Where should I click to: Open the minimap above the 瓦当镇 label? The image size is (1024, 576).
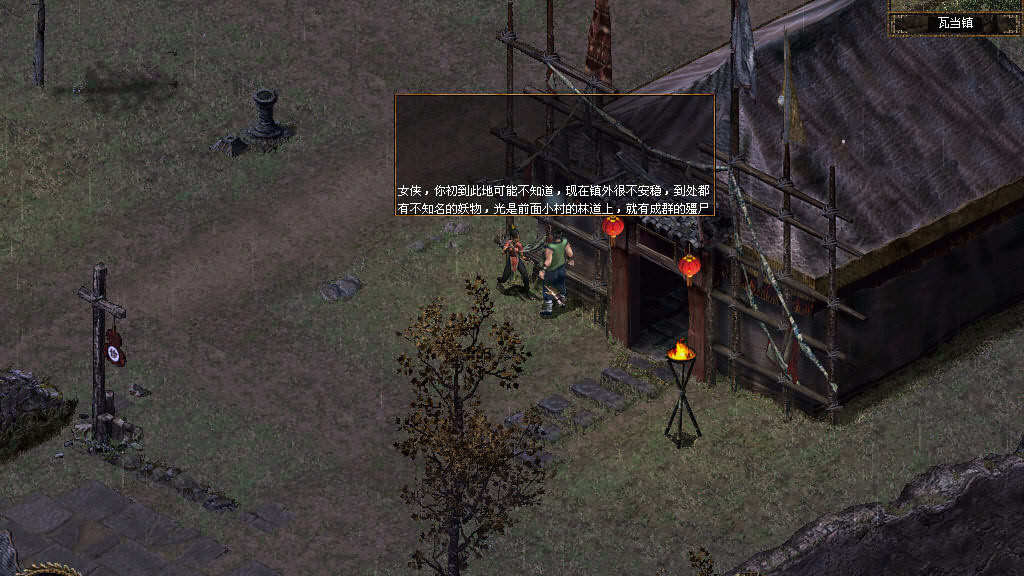pos(955,5)
